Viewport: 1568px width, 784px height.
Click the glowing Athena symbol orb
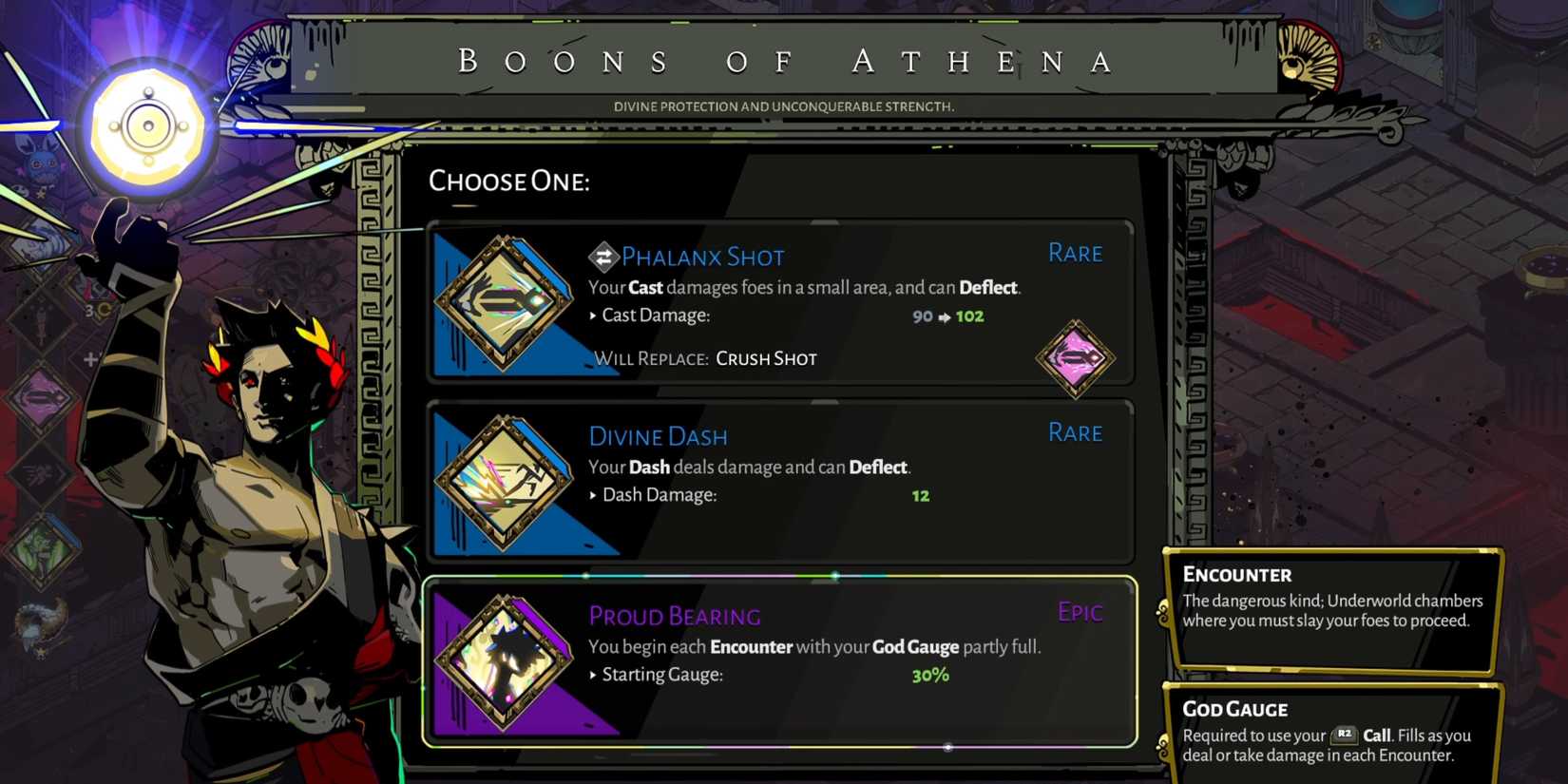[x=147, y=124]
